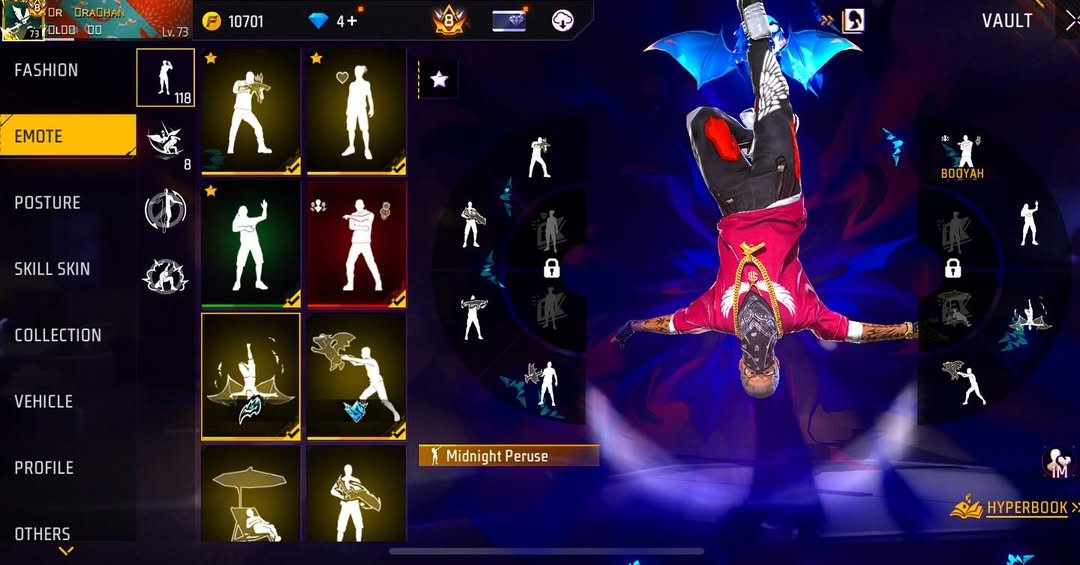Choose the beach umbrella lounging emote

click(250, 494)
